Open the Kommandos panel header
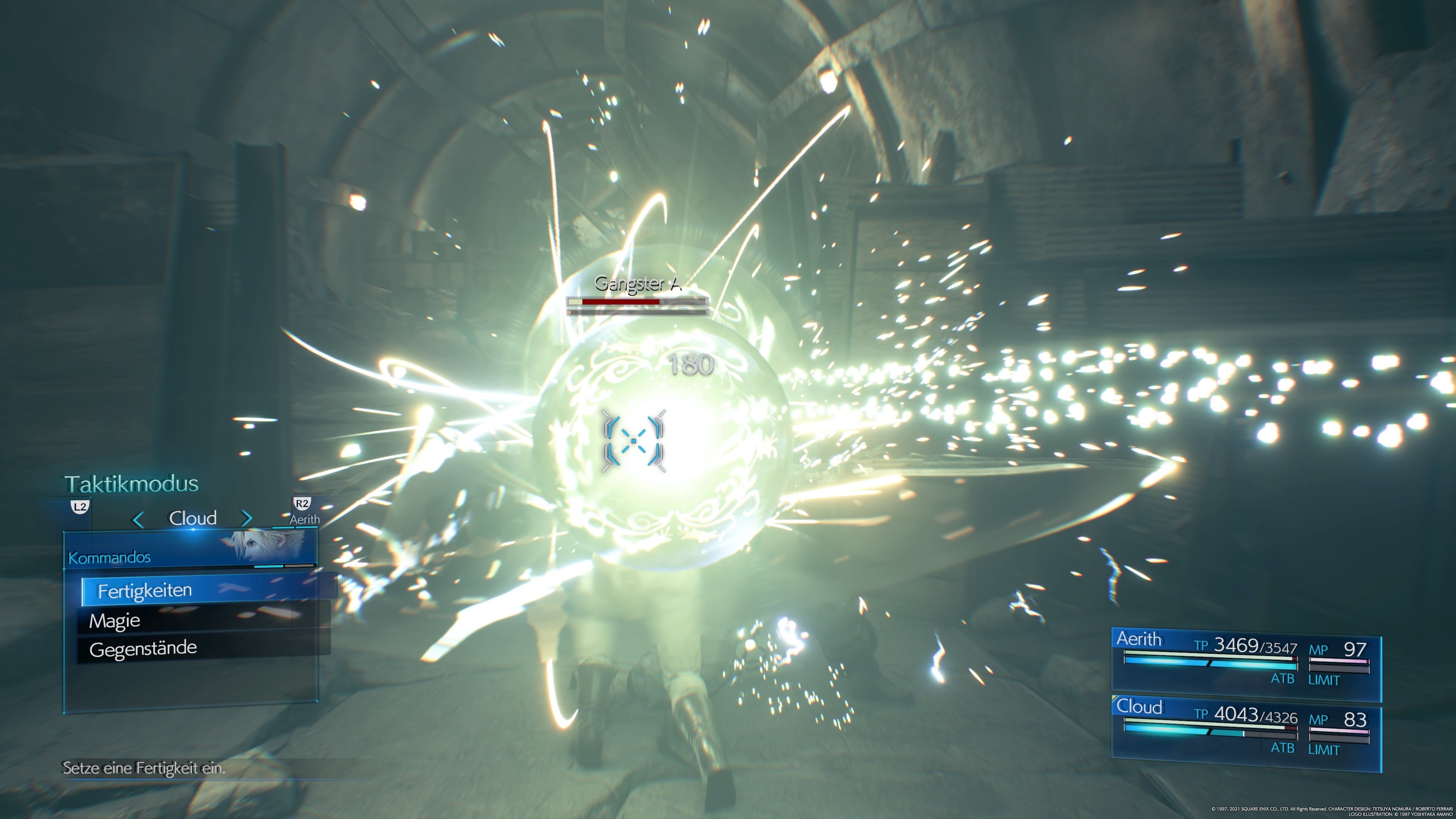The image size is (1456, 819). [108, 557]
